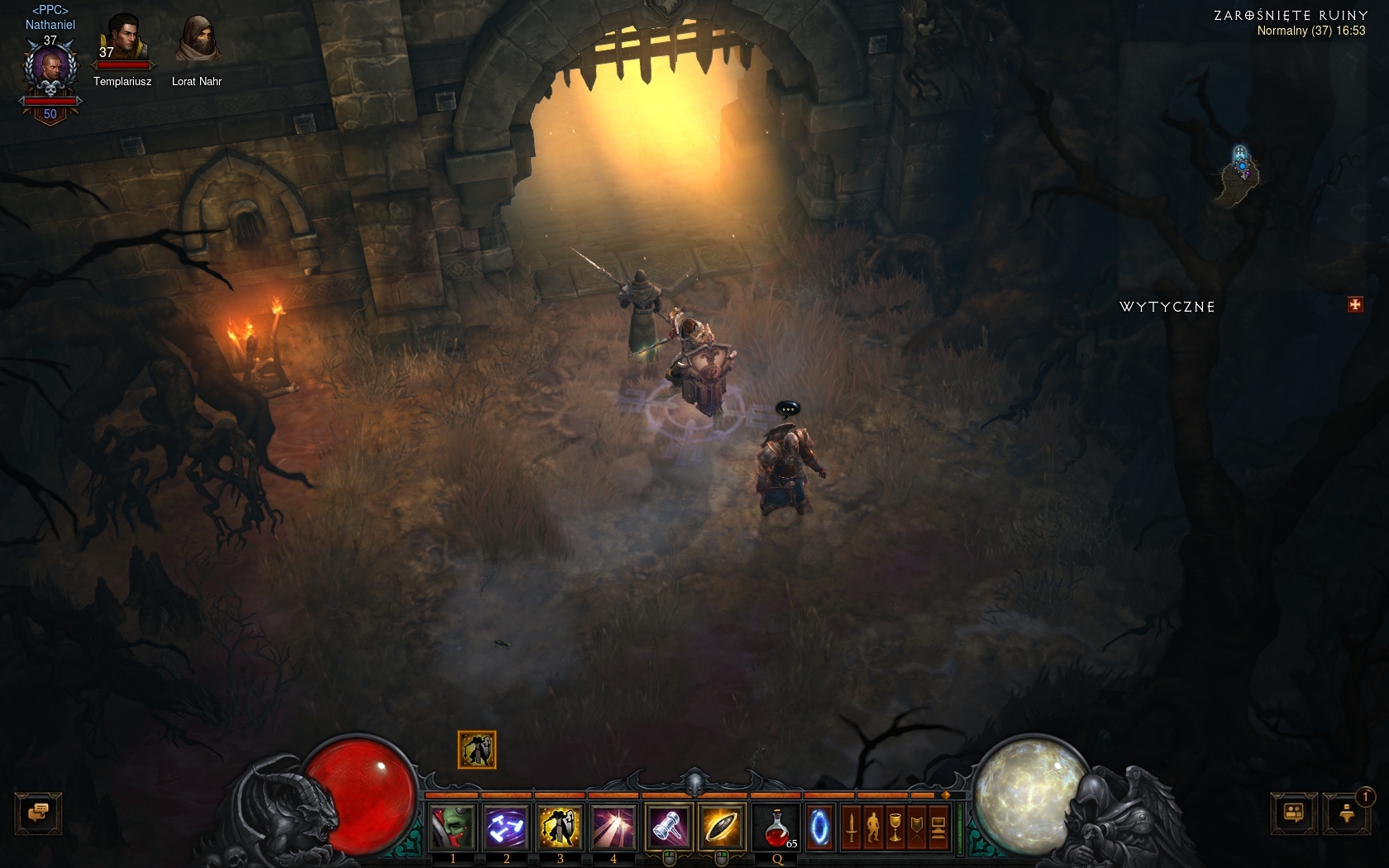The image size is (1389, 868).
Task: Open the sword menu button
Action: click(852, 827)
